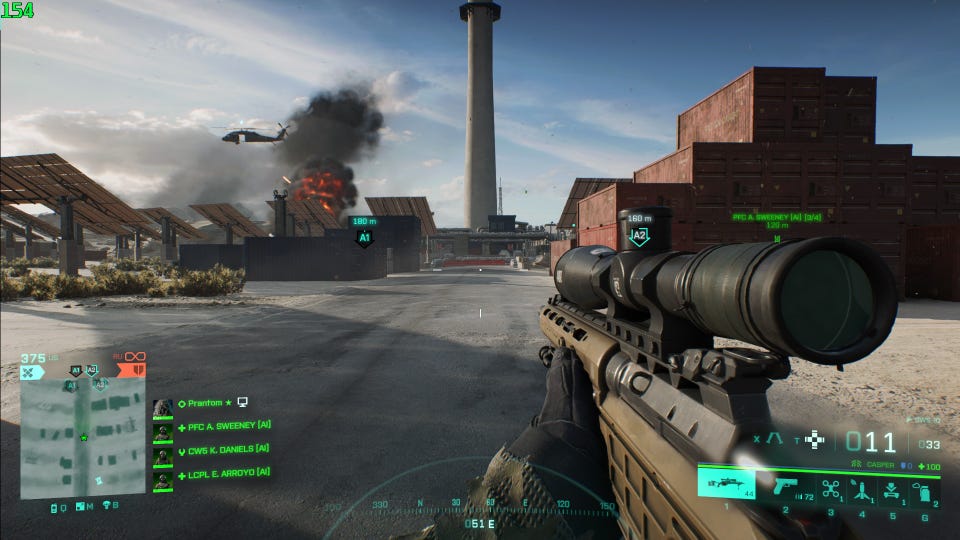The height and width of the screenshot is (540, 960).
Task: Click the A2 objective world marker
Action: click(x=639, y=236)
